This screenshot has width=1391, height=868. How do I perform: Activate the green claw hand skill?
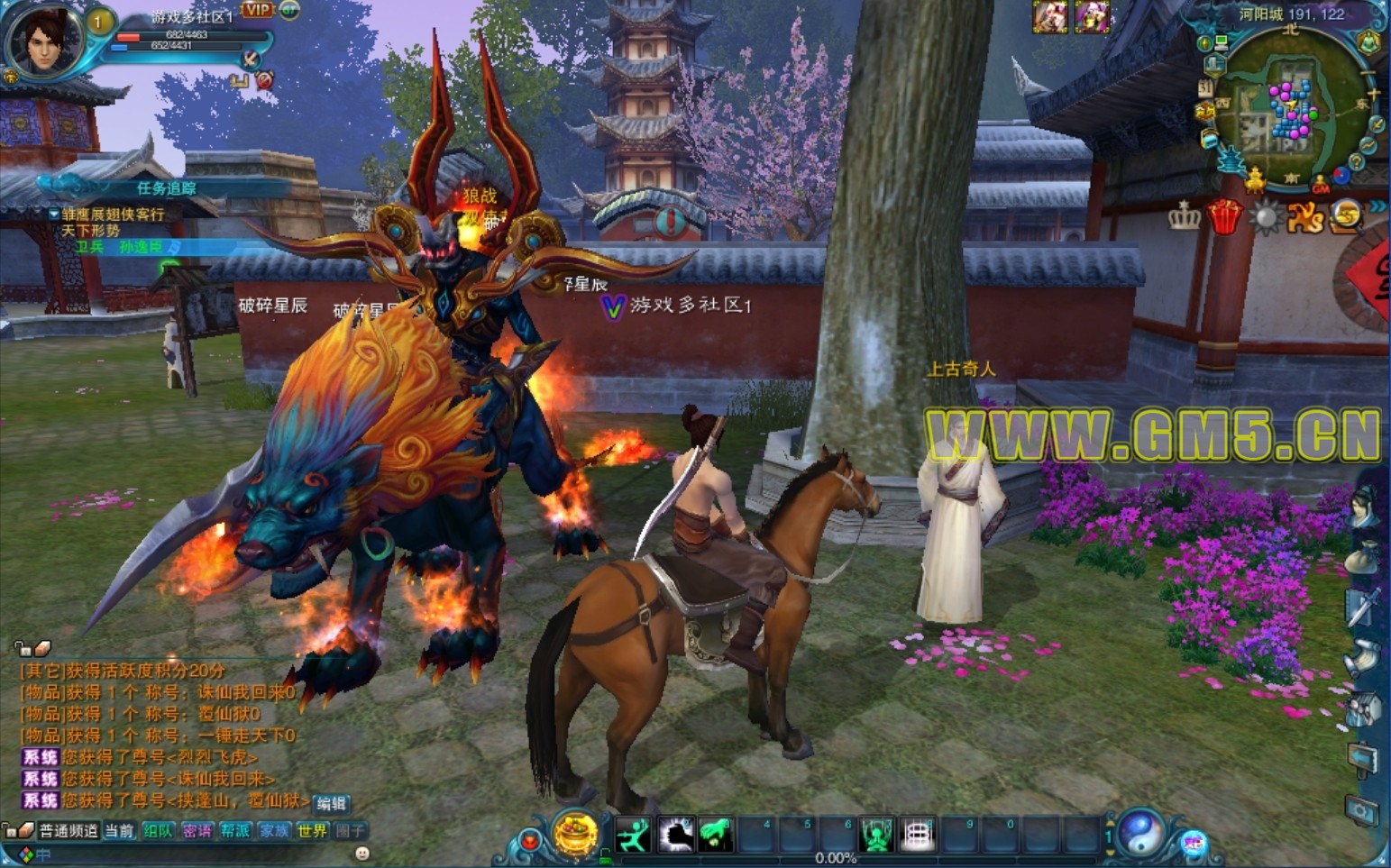(x=716, y=836)
